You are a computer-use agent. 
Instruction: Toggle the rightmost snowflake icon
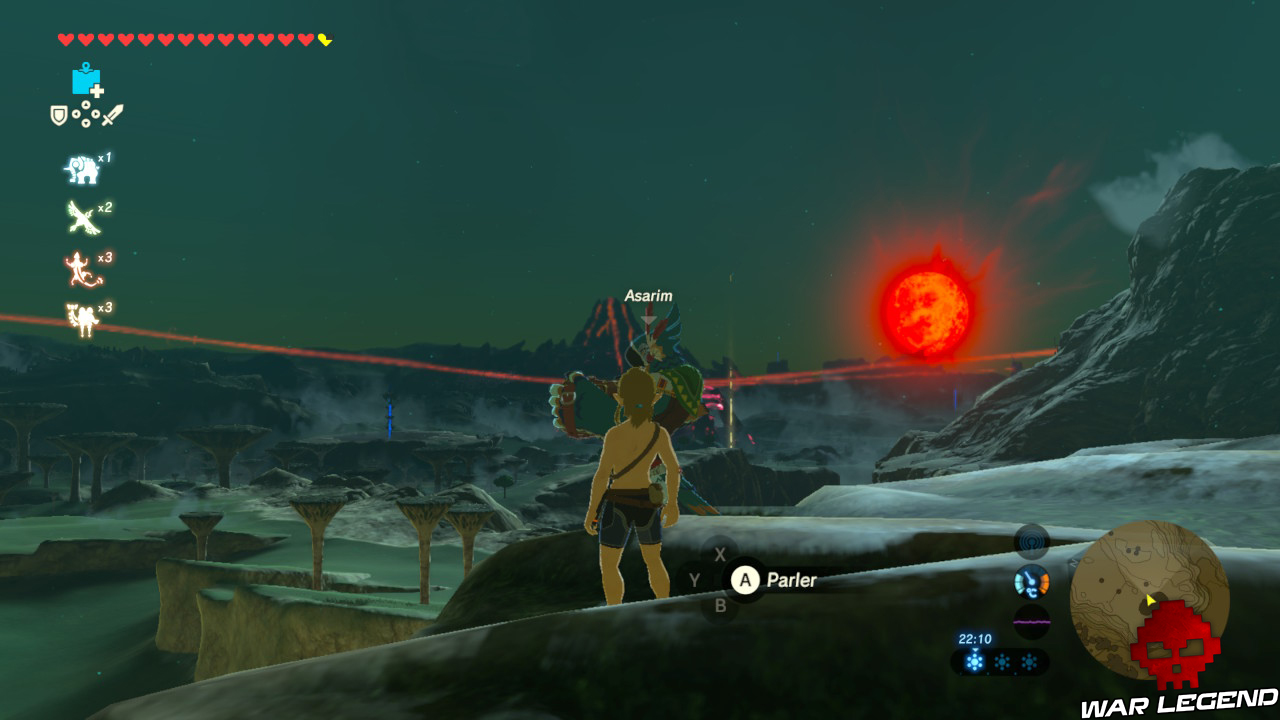pos(1029,661)
